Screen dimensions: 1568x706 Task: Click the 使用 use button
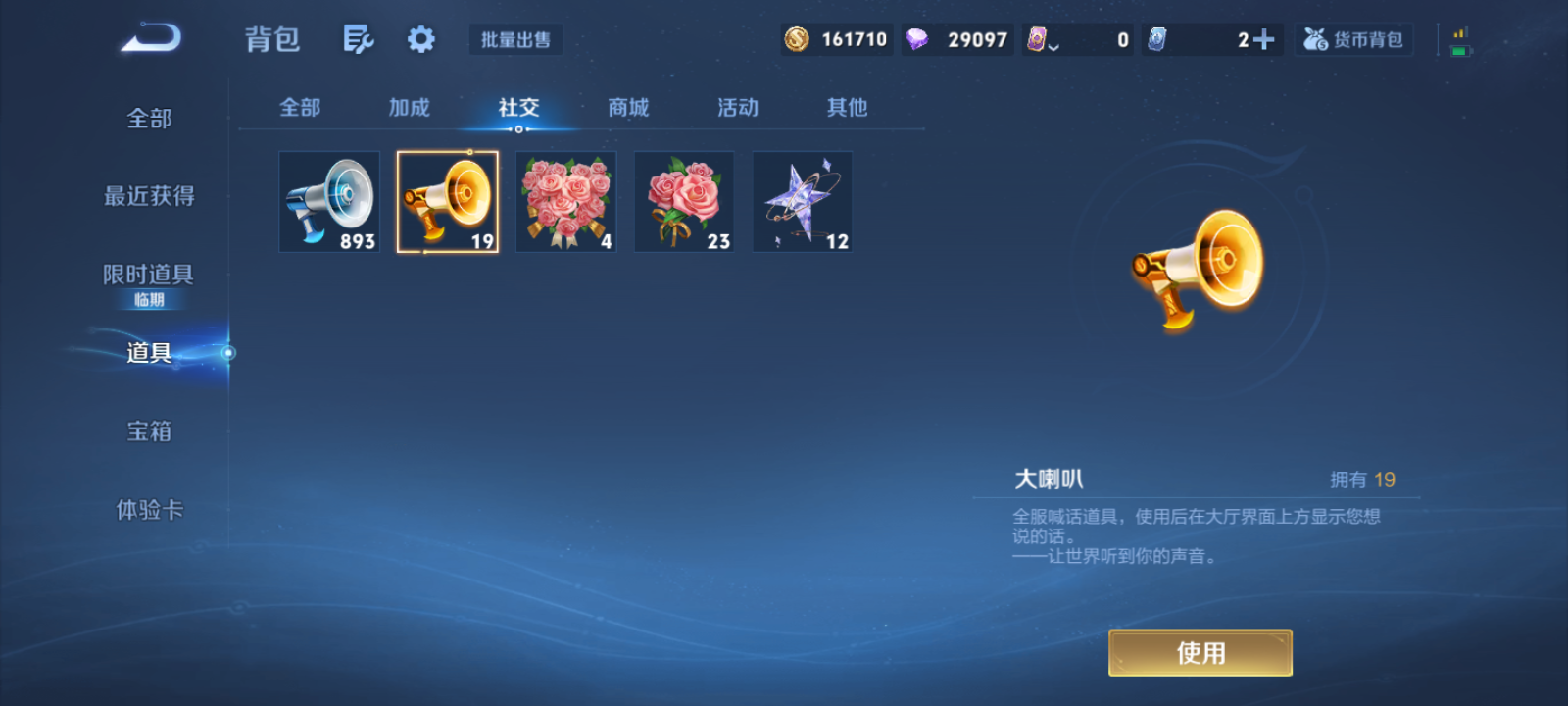(x=1200, y=652)
